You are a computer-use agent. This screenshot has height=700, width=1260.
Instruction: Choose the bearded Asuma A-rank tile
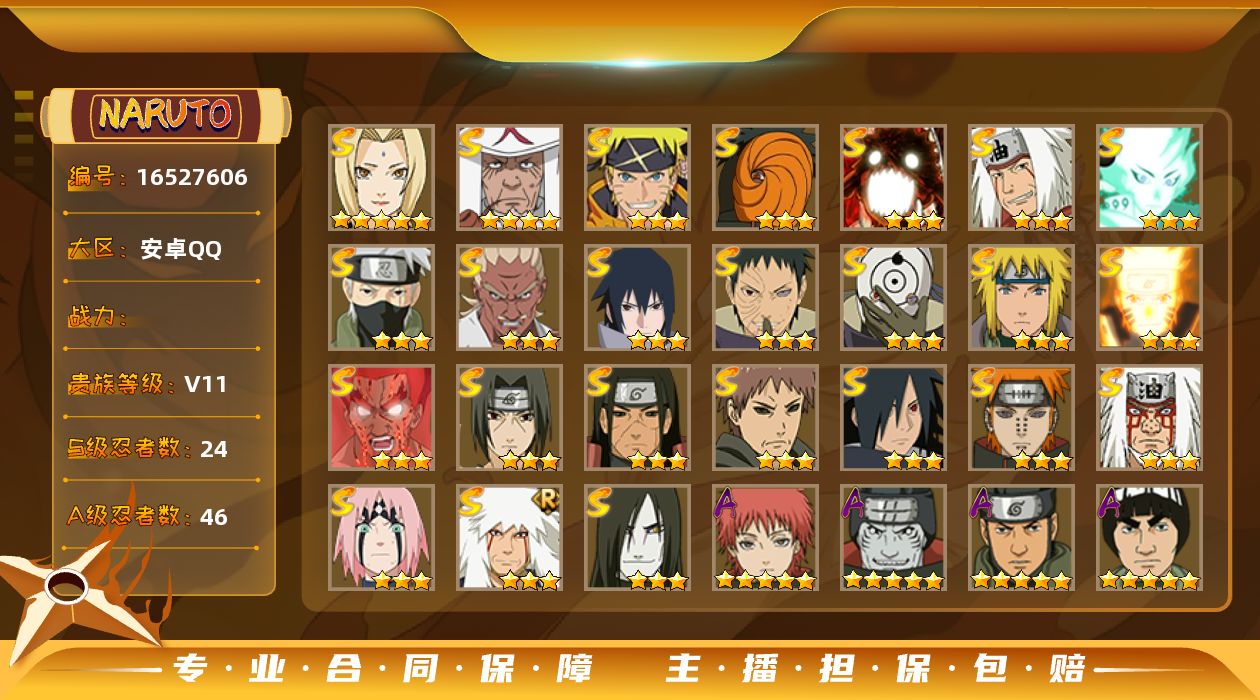point(1021,538)
